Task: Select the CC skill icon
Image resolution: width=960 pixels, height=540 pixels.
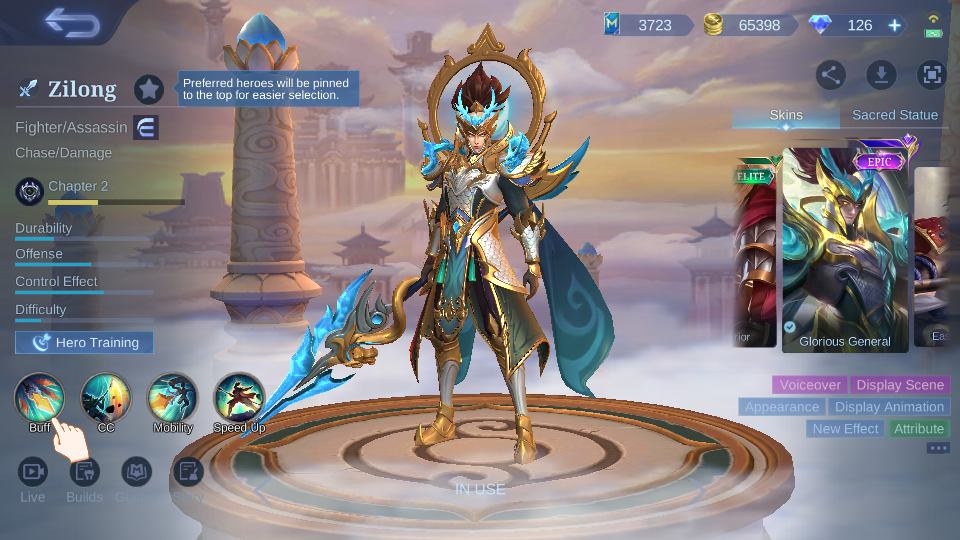Action: tap(106, 398)
